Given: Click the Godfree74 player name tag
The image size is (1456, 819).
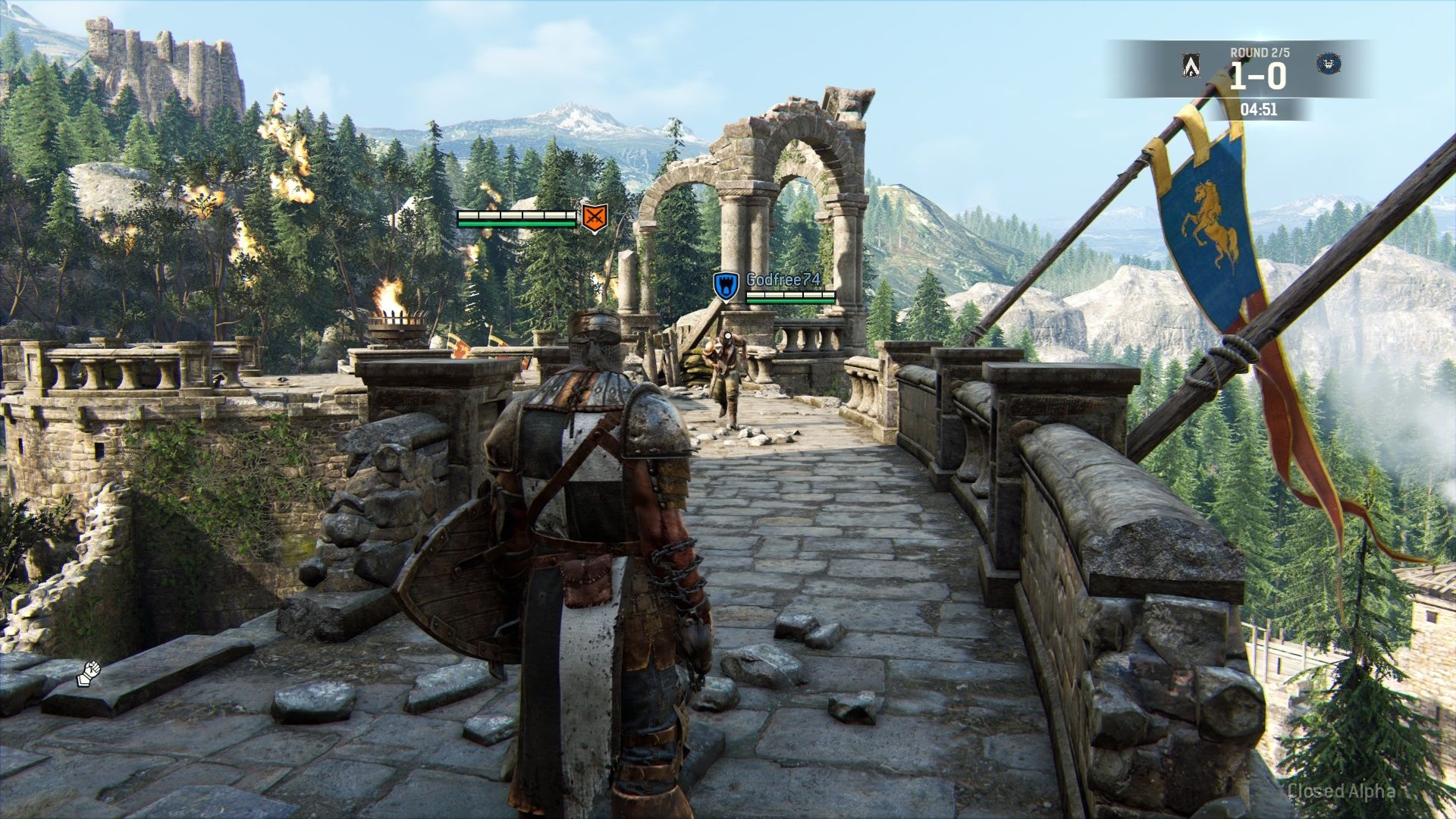Looking at the screenshot, I should (783, 280).
